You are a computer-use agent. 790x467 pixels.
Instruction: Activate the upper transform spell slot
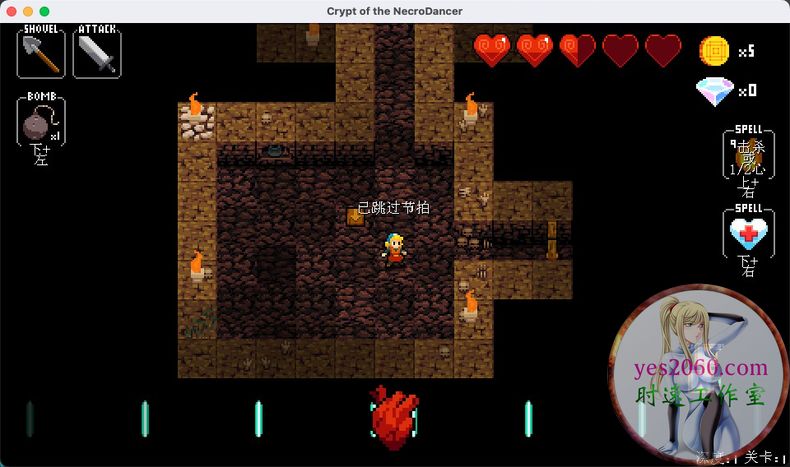(x=747, y=155)
